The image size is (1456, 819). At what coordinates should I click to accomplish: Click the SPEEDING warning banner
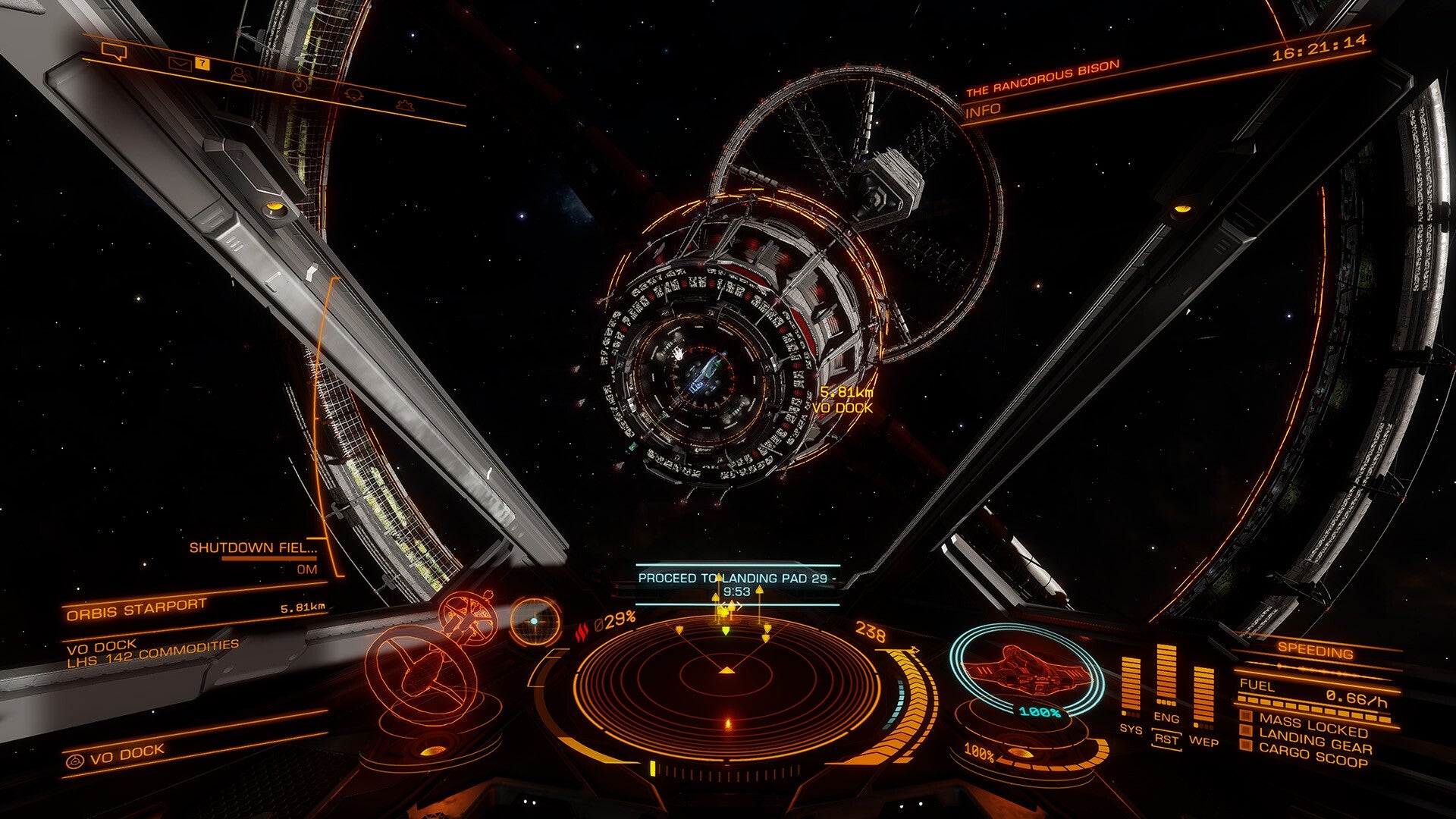1316,651
